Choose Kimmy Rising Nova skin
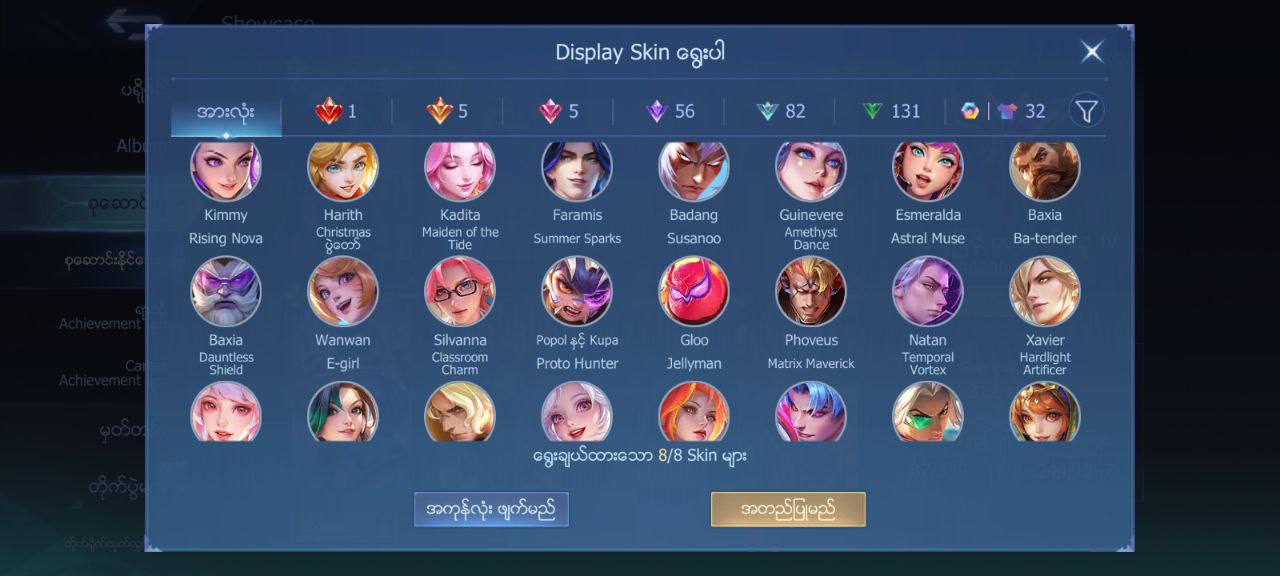Image resolution: width=1280 pixels, height=576 pixels. click(x=226, y=170)
